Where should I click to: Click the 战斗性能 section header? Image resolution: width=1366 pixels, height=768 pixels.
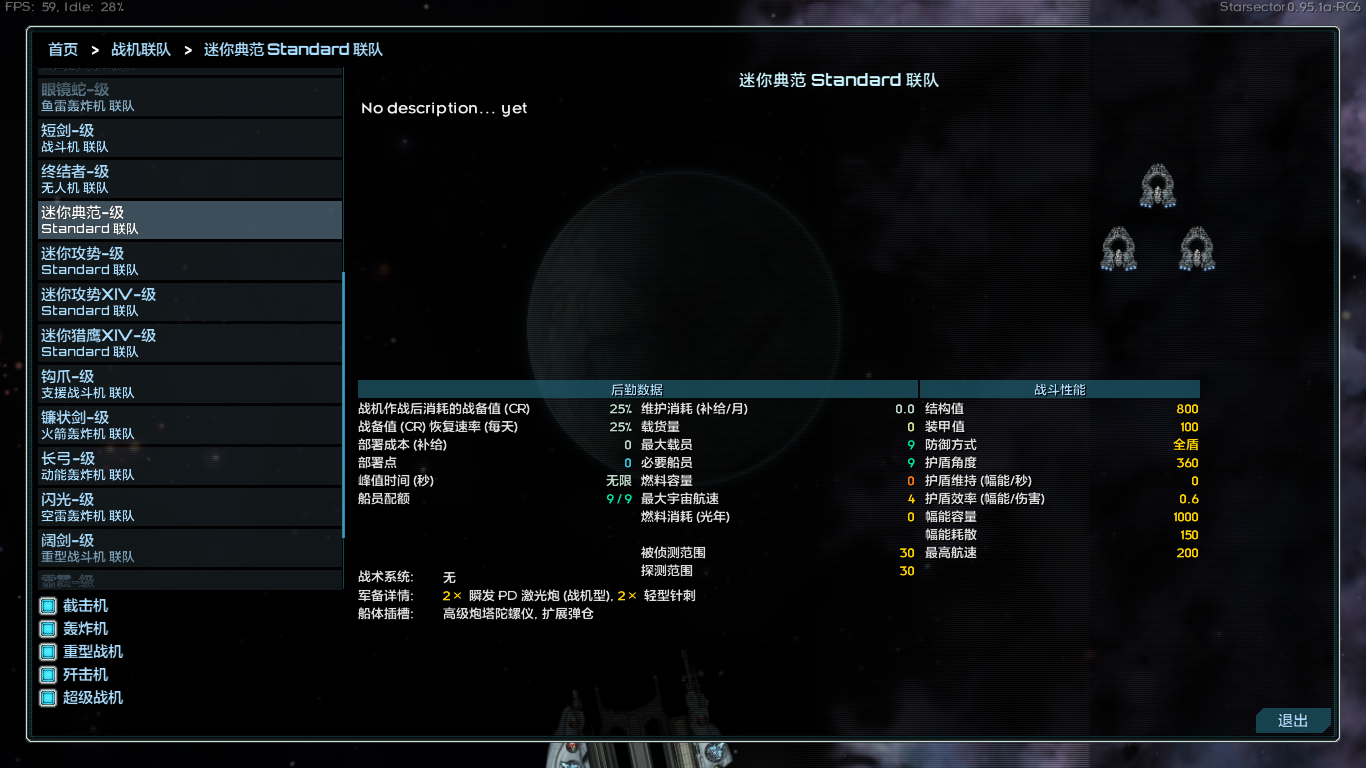point(1058,389)
